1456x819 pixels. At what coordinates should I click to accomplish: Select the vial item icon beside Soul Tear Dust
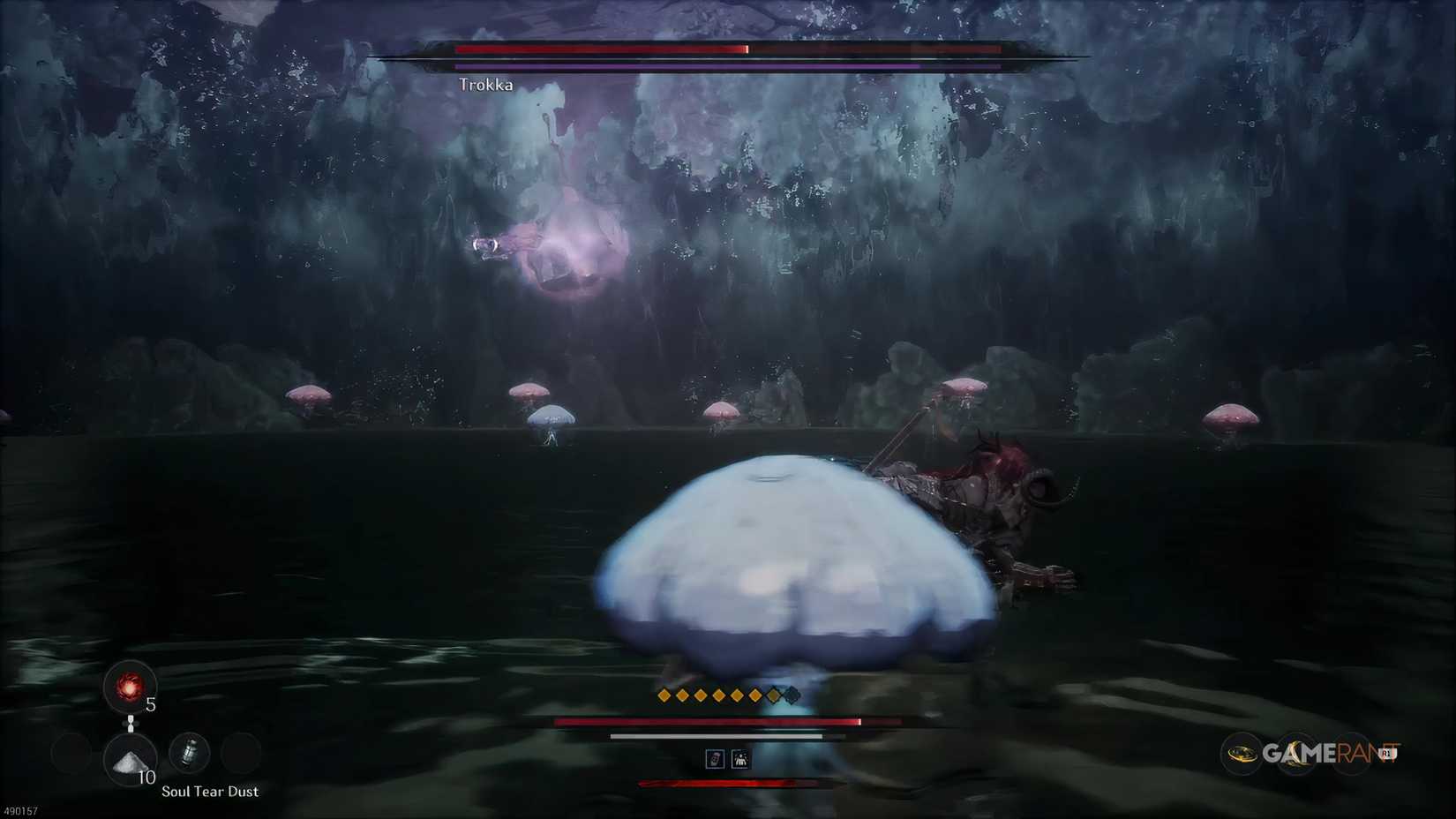click(x=190, y=754)
